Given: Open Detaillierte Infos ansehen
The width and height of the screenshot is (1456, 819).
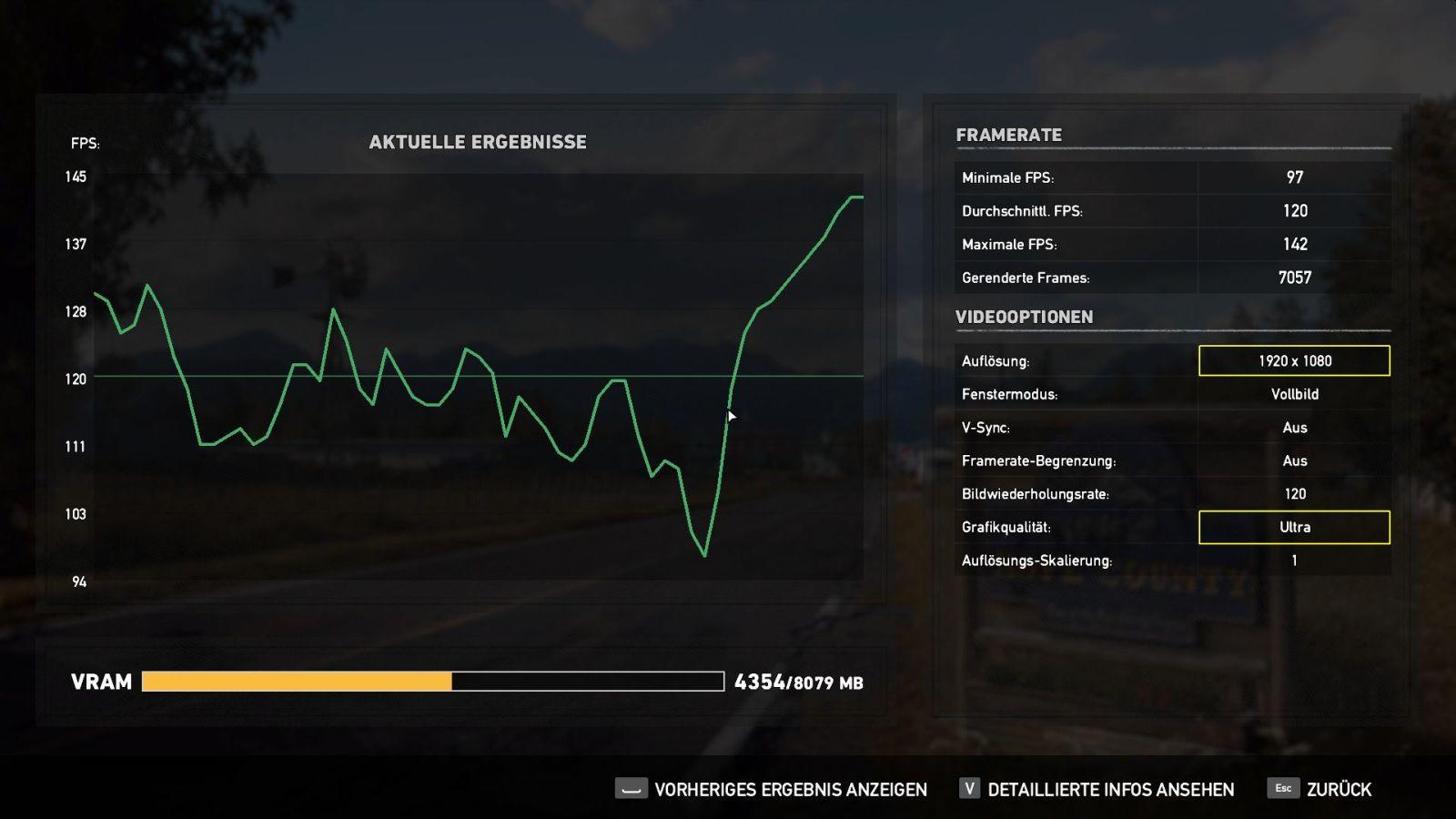Looking at the screenshot, I should (1097, 789).
